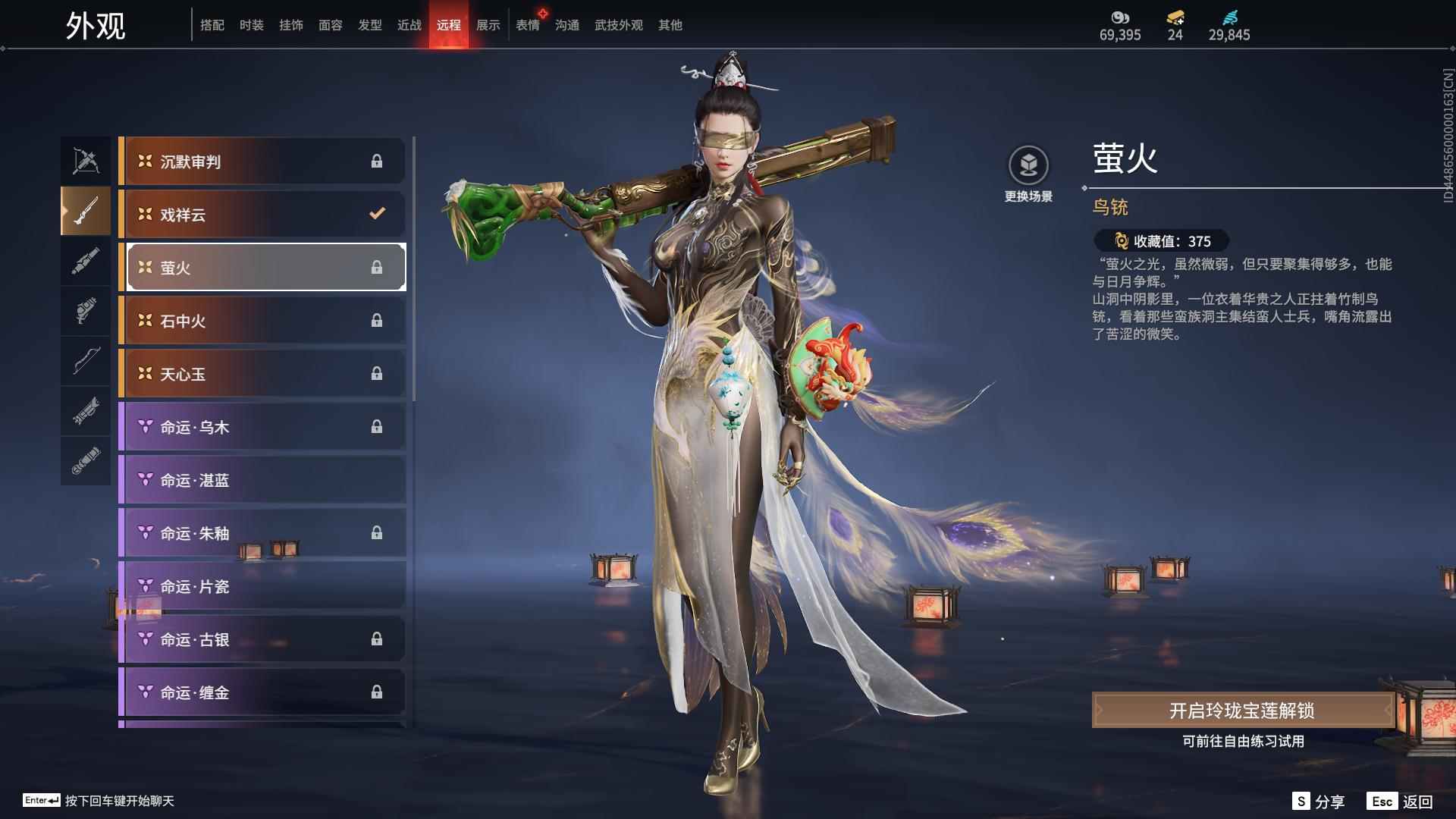This screenshot has height=819, width=1456.
Task: Select the hand cannon weapon category icon
Action: [x=85, y=311]
